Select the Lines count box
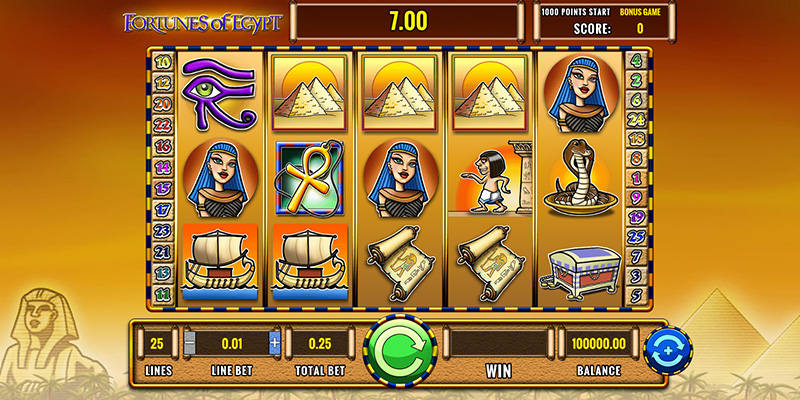The height and width of the screenshot is (400, 800). (x=156, y=343)
